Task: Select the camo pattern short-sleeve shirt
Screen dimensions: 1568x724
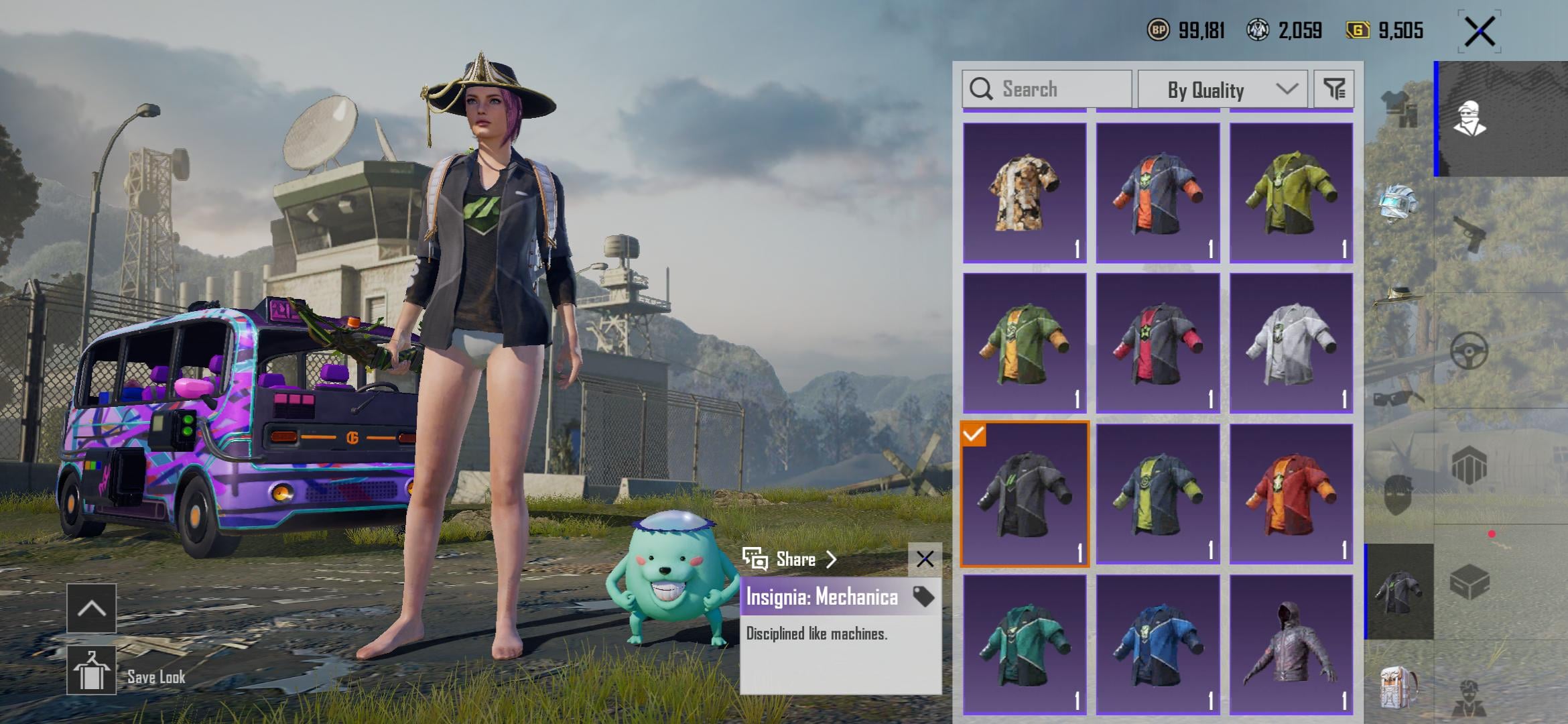Action: point(1025,192)
